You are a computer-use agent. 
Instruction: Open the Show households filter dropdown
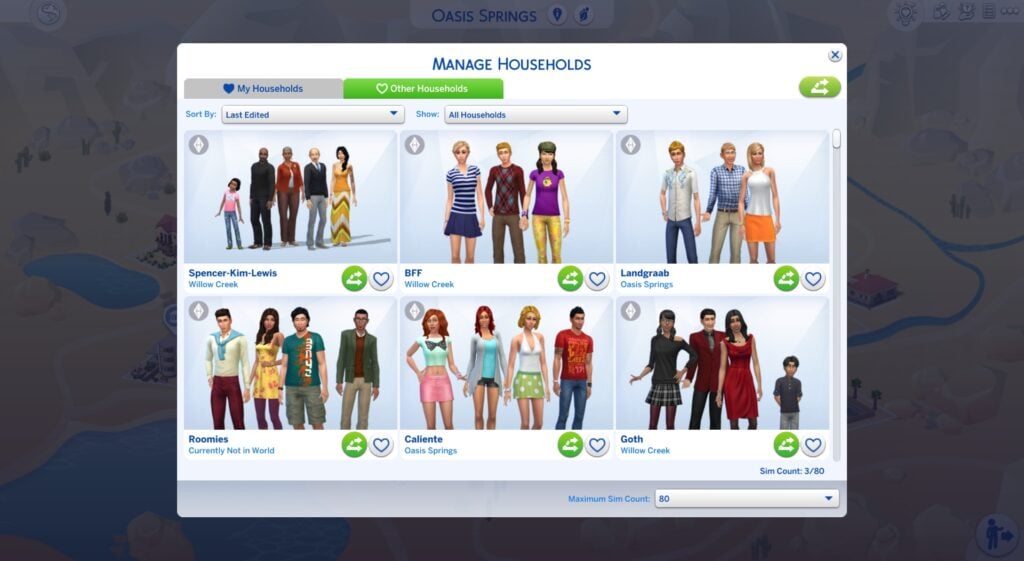click(536, 115)
